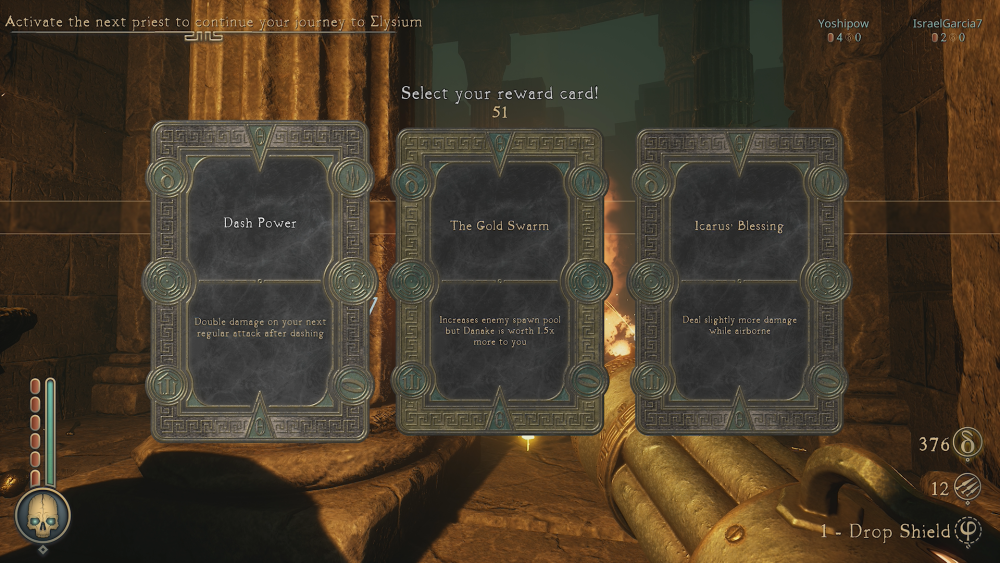Choose The Gold Swarm reward card
1000x563 pixels.
pos(499,282)
